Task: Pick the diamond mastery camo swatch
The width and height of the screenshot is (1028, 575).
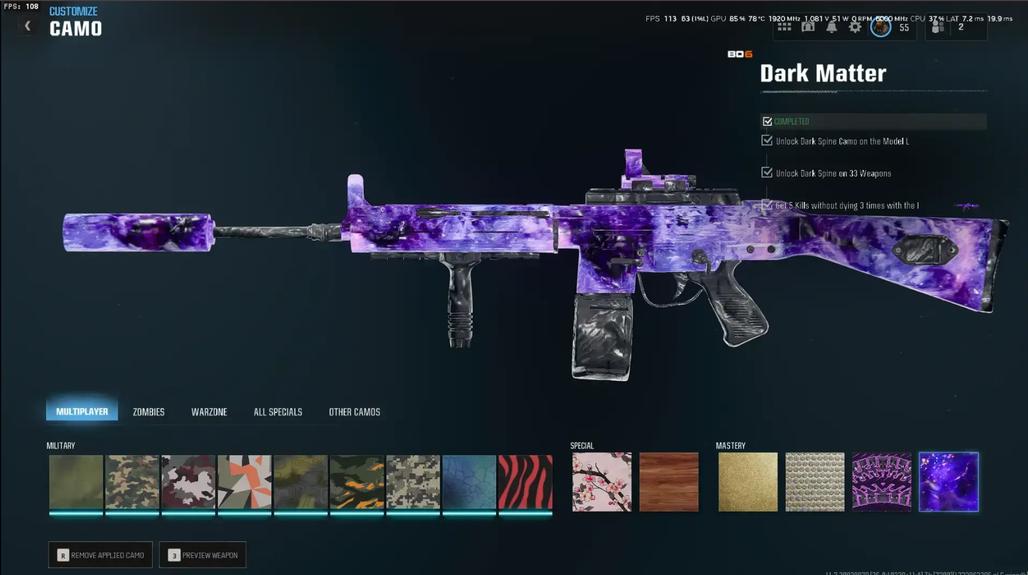Action: 814,482
